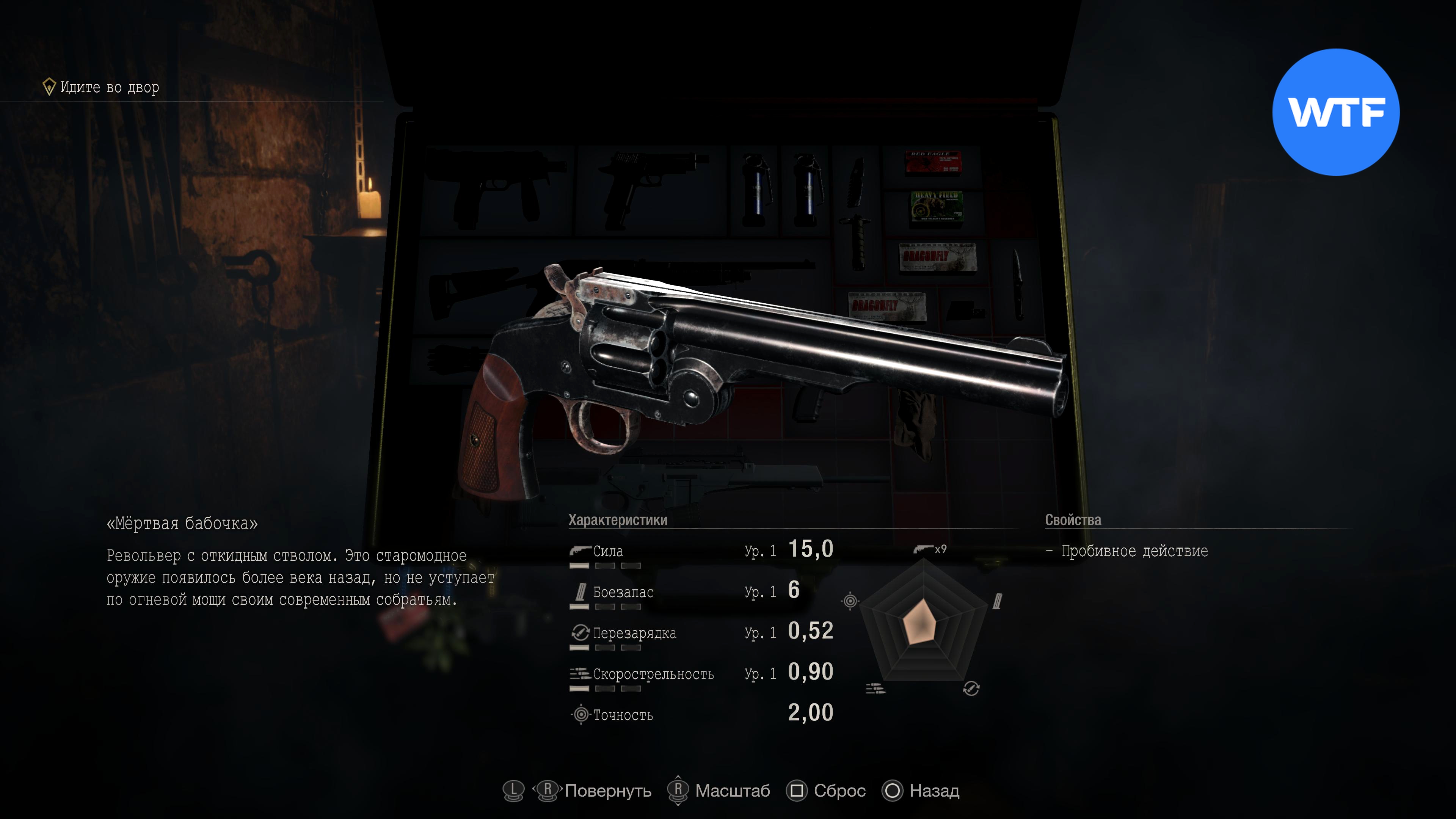
Task: Select the Точность stat row
Action: [701, 714]
